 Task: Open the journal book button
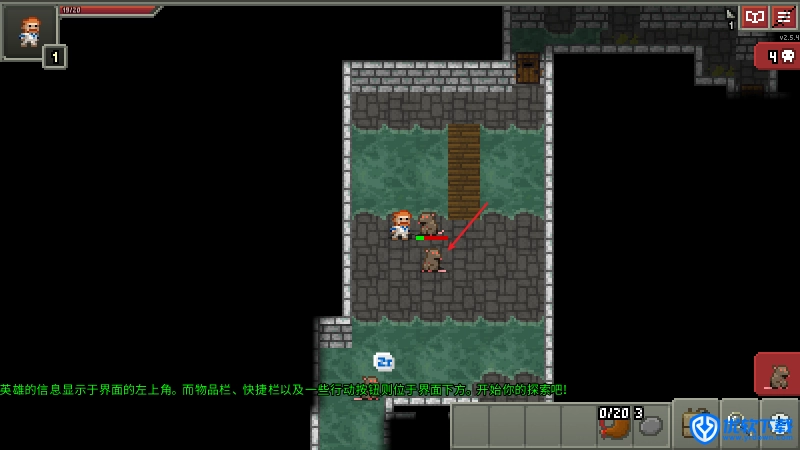754,18
